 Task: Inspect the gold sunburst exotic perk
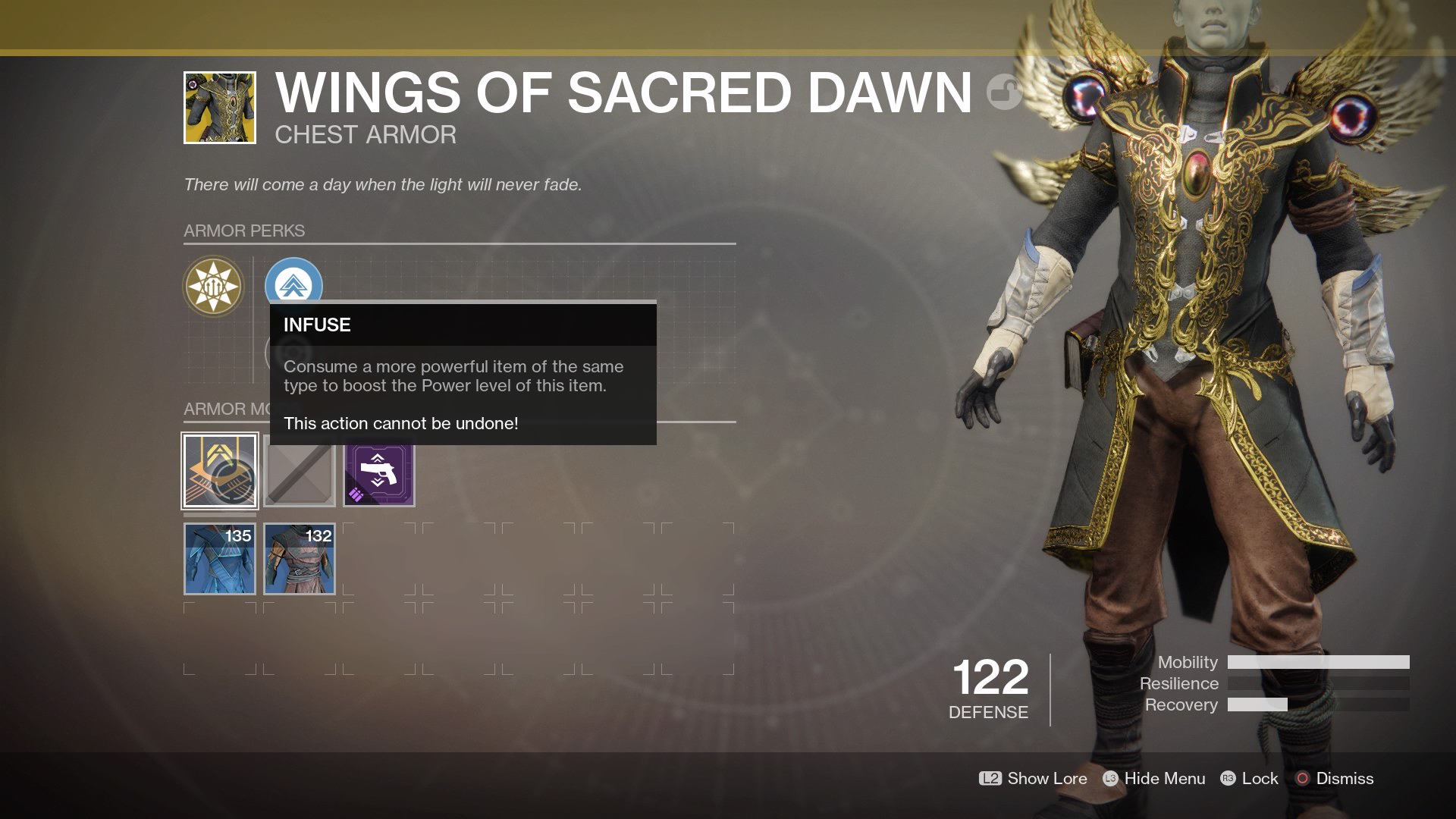[x=214, y=287]
